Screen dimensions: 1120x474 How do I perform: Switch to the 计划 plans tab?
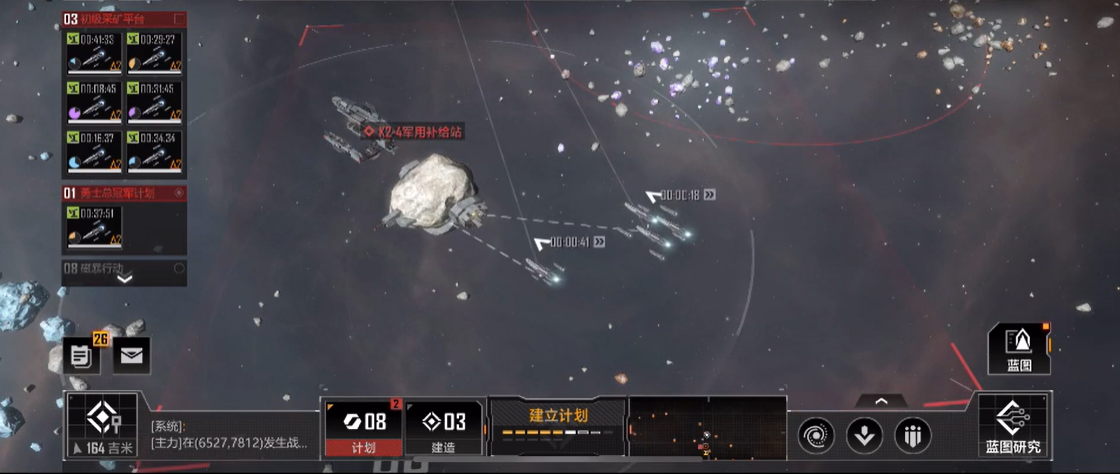362,426
